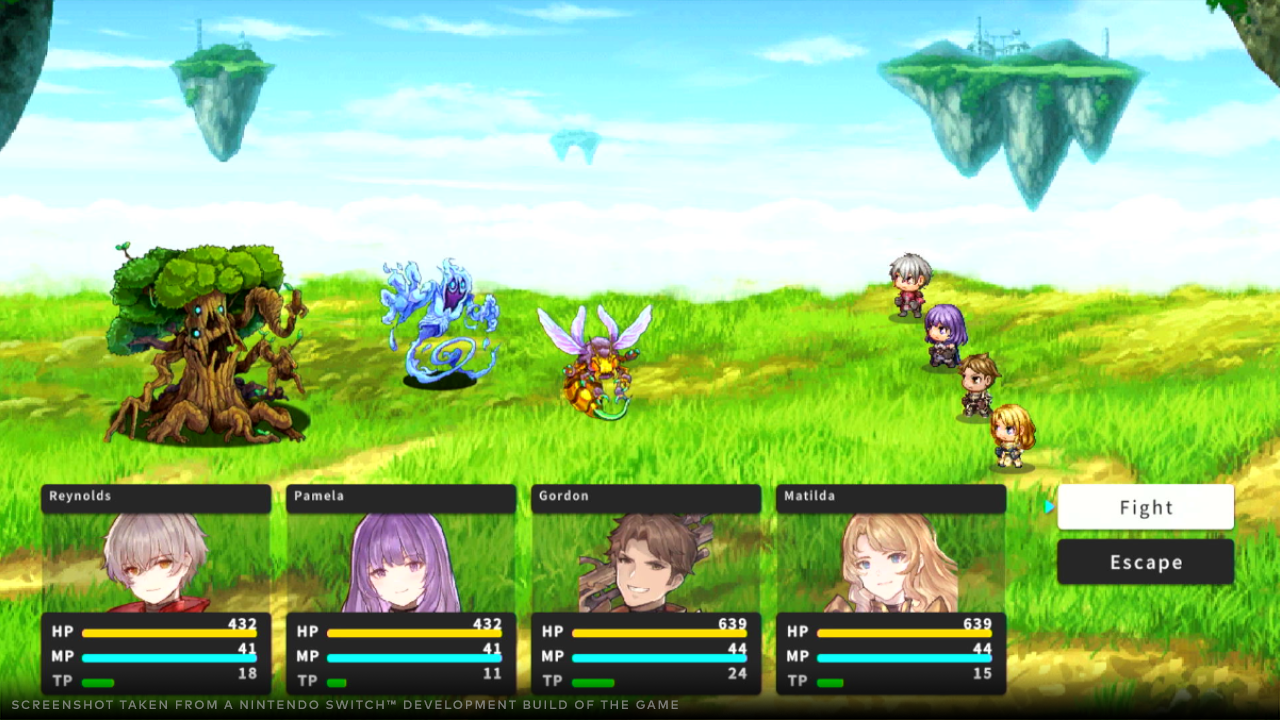Click Pamela's character portrait
1280x720 pixels.
click(400, 565)
